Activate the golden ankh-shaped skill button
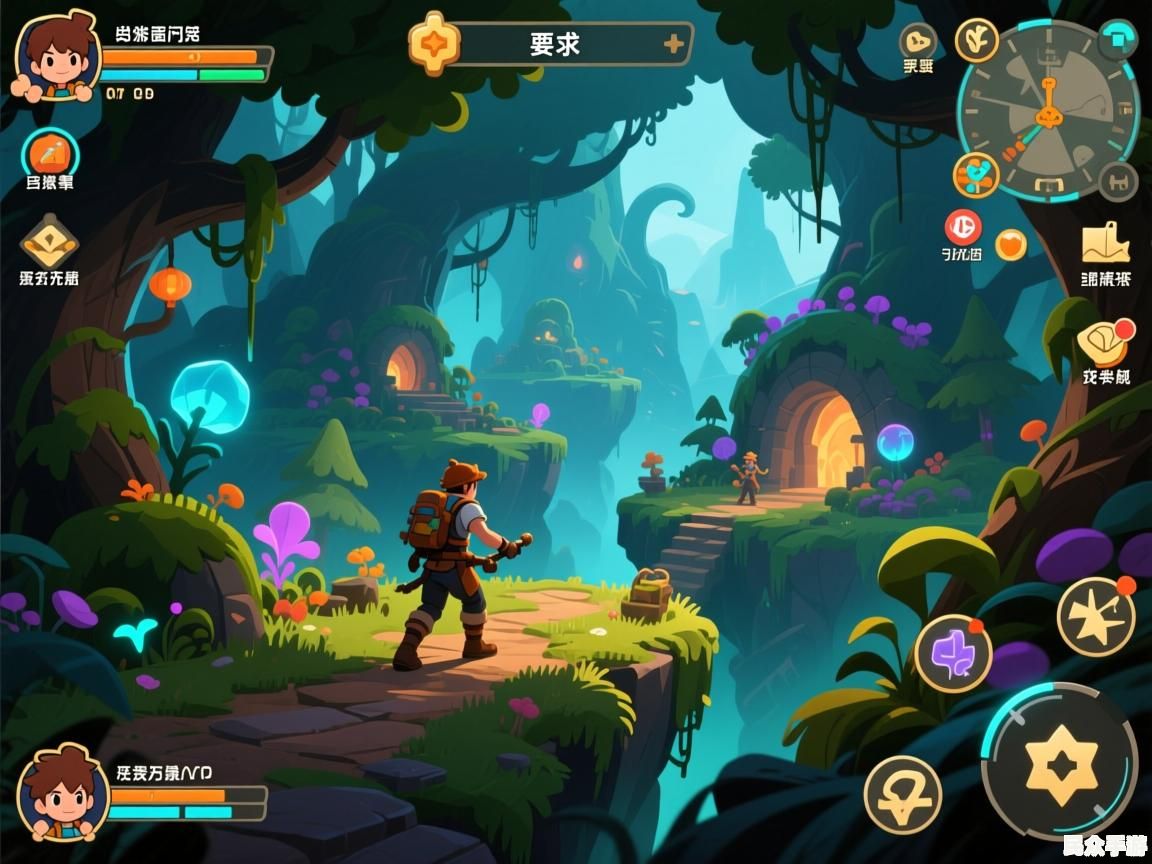The image size is (1152, 864). (x=902, y=795)
